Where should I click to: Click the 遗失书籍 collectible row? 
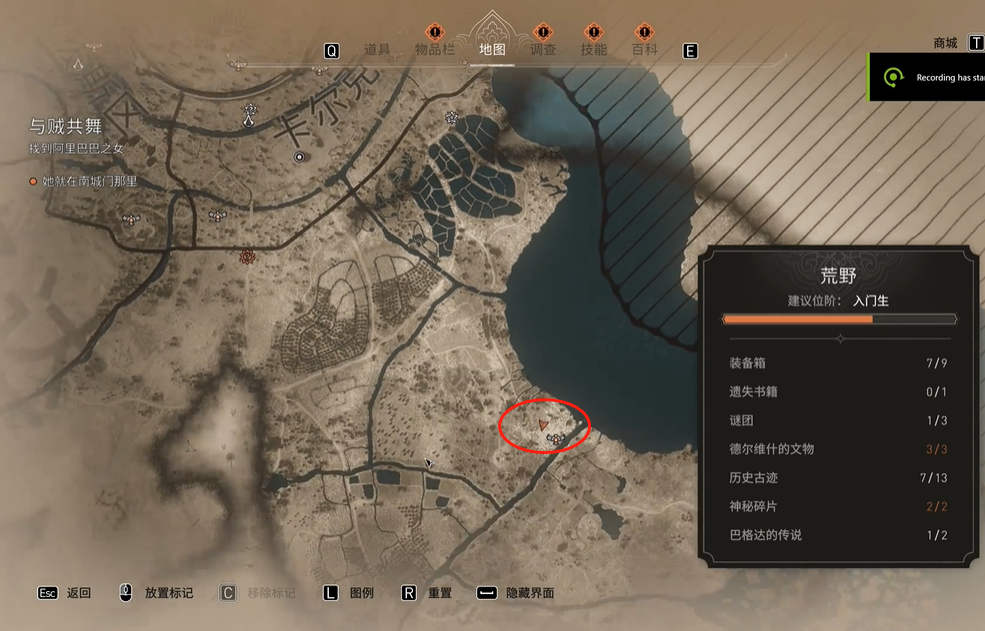(x=838, y=392)
